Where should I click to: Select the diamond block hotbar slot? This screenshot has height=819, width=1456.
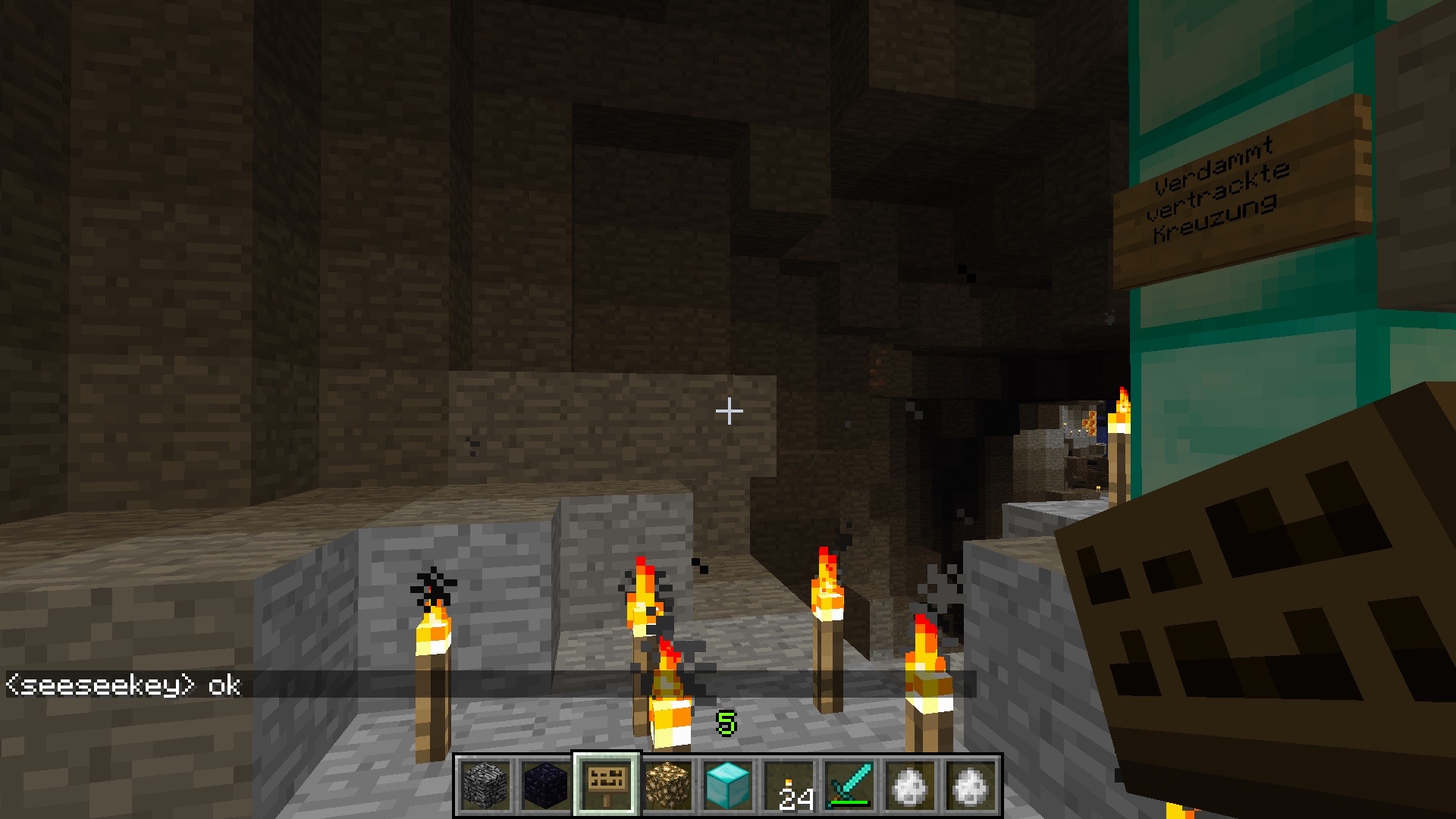point(728,786)
